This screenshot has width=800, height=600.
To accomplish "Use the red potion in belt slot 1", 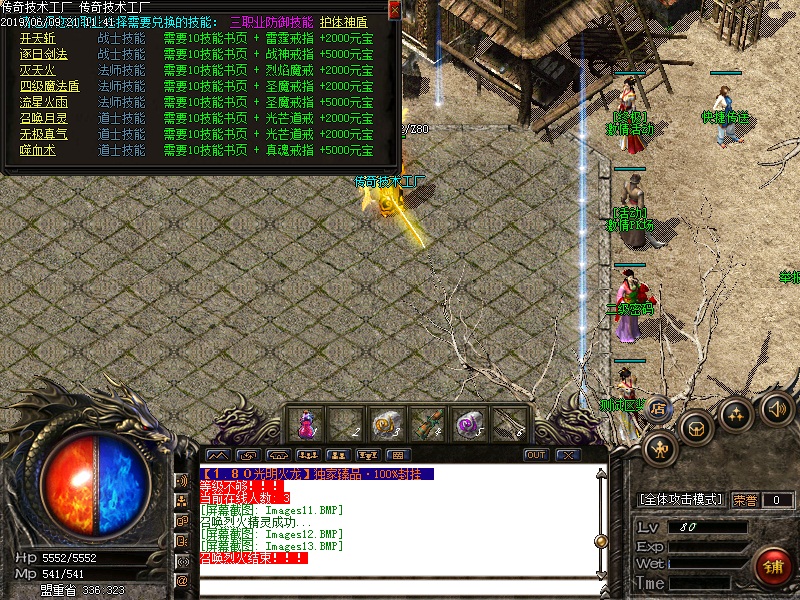I will (x=304, y=424).
